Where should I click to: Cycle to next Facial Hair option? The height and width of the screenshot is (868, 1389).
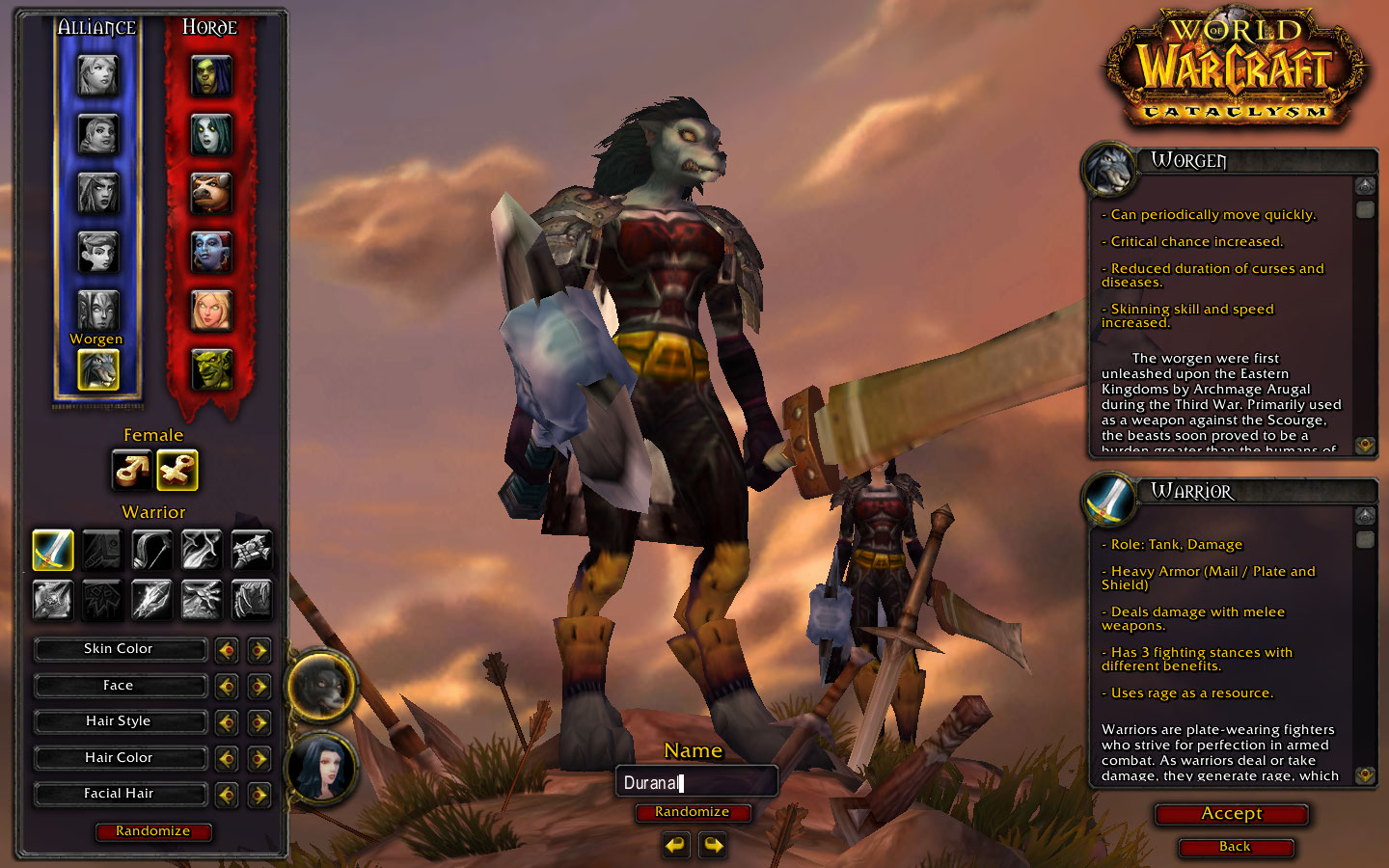(x=259, y=795)
